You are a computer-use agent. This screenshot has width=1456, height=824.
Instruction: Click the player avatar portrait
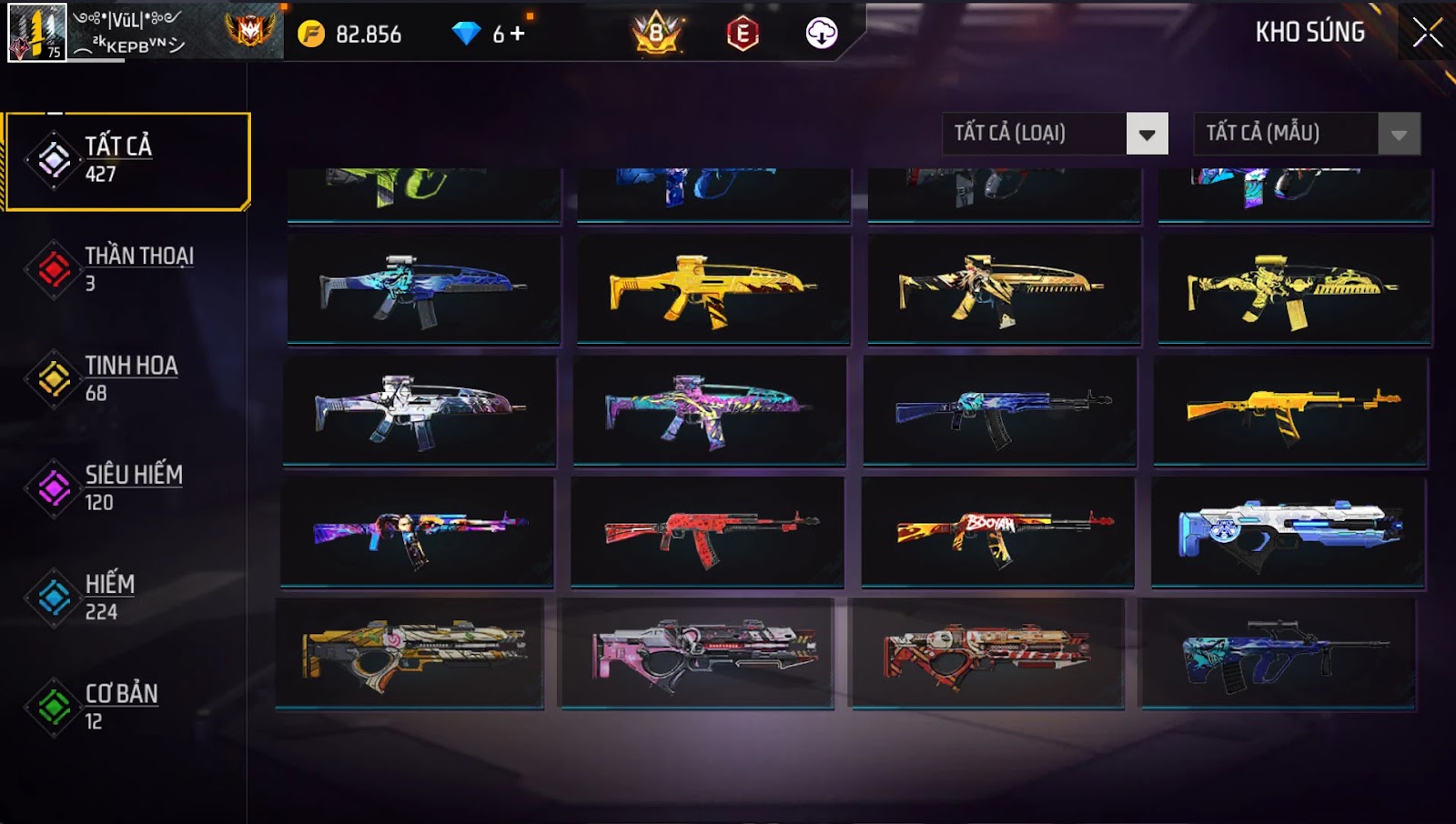click(x=36, y=33)
